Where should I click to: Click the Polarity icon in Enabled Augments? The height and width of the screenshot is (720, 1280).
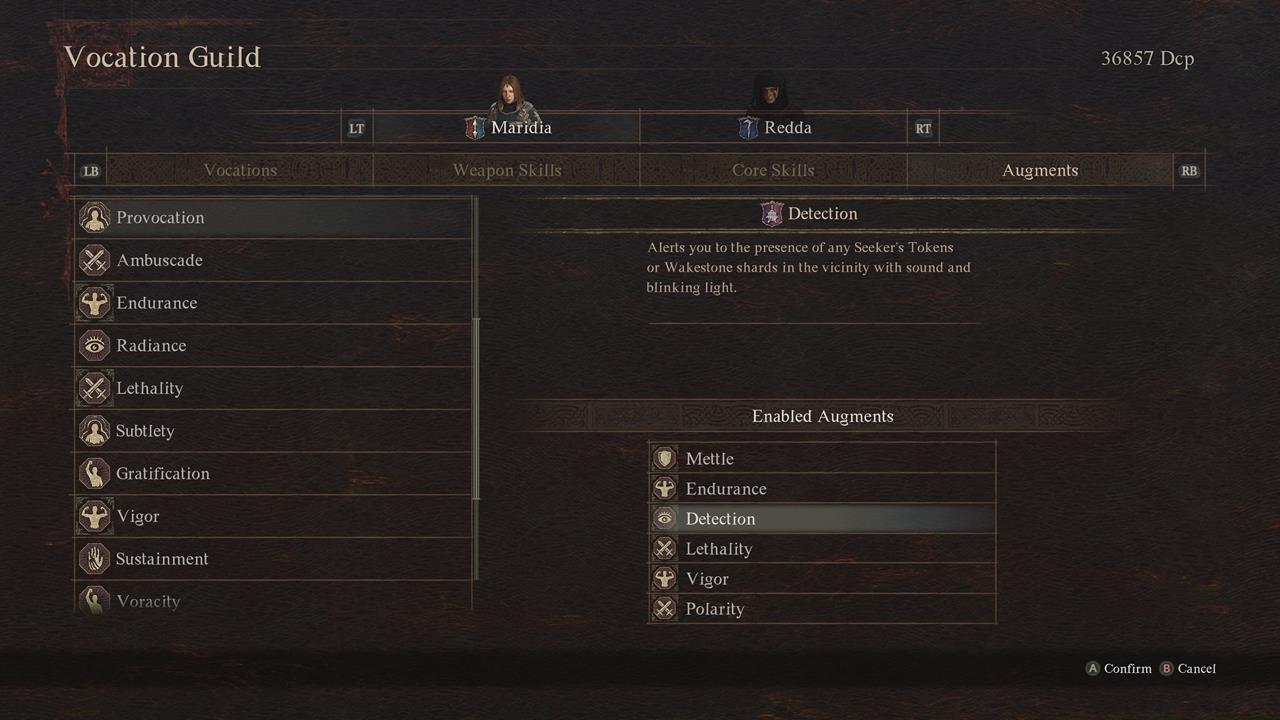click(x=664, y=608)
